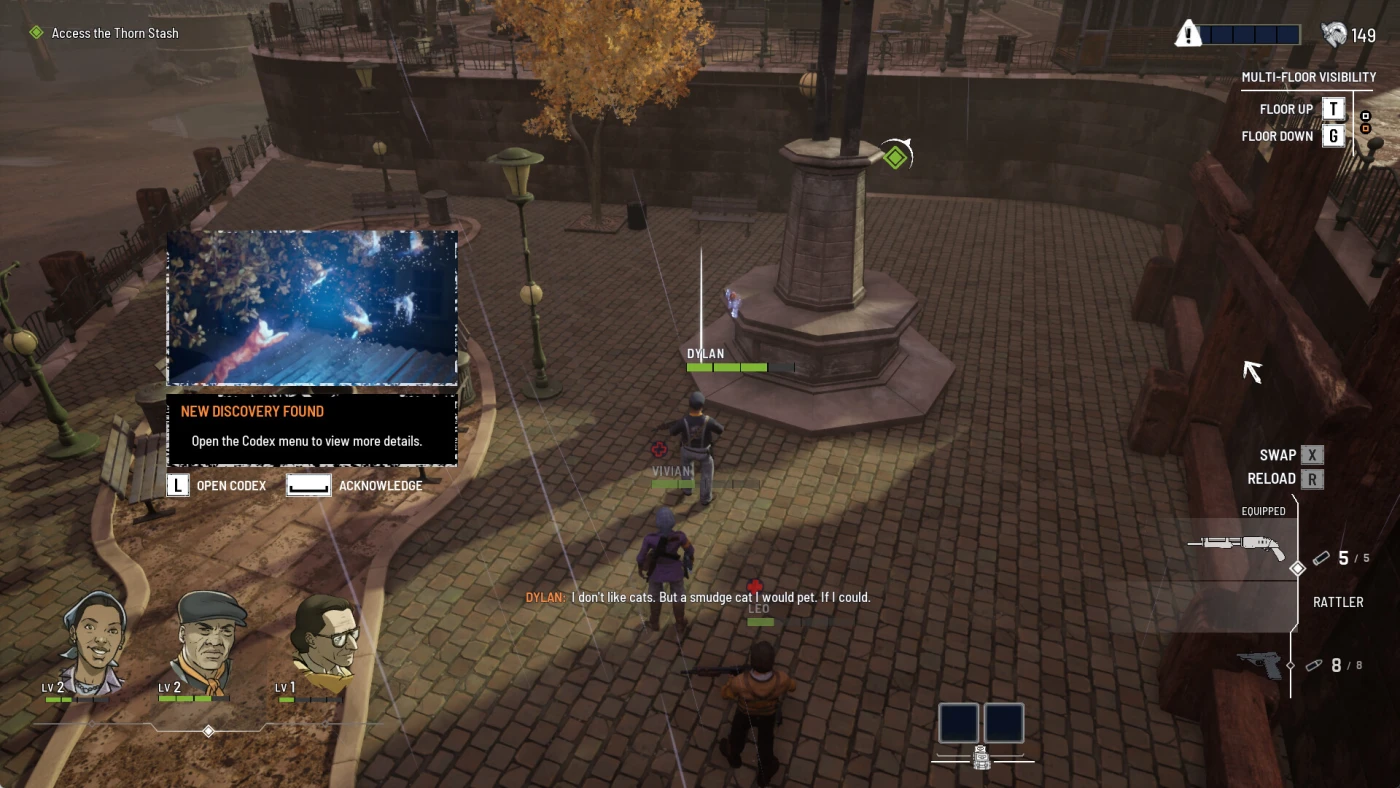This screenshot has width=1400, height=788.
Task: Select the flat cap man portrait
Action: tap(208, 638)
